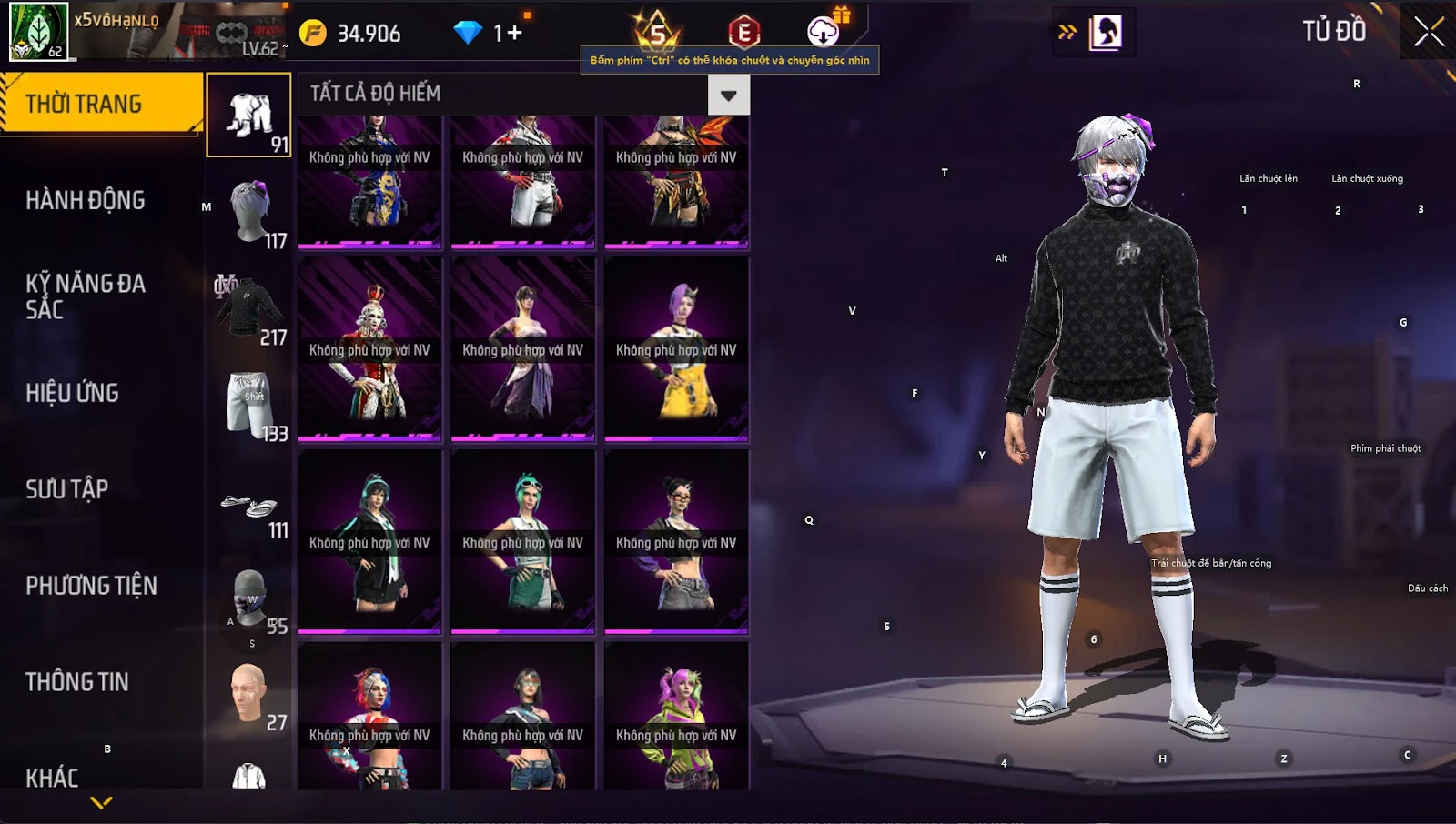Open the shorts subcategory showing 133

click(248, 405)
